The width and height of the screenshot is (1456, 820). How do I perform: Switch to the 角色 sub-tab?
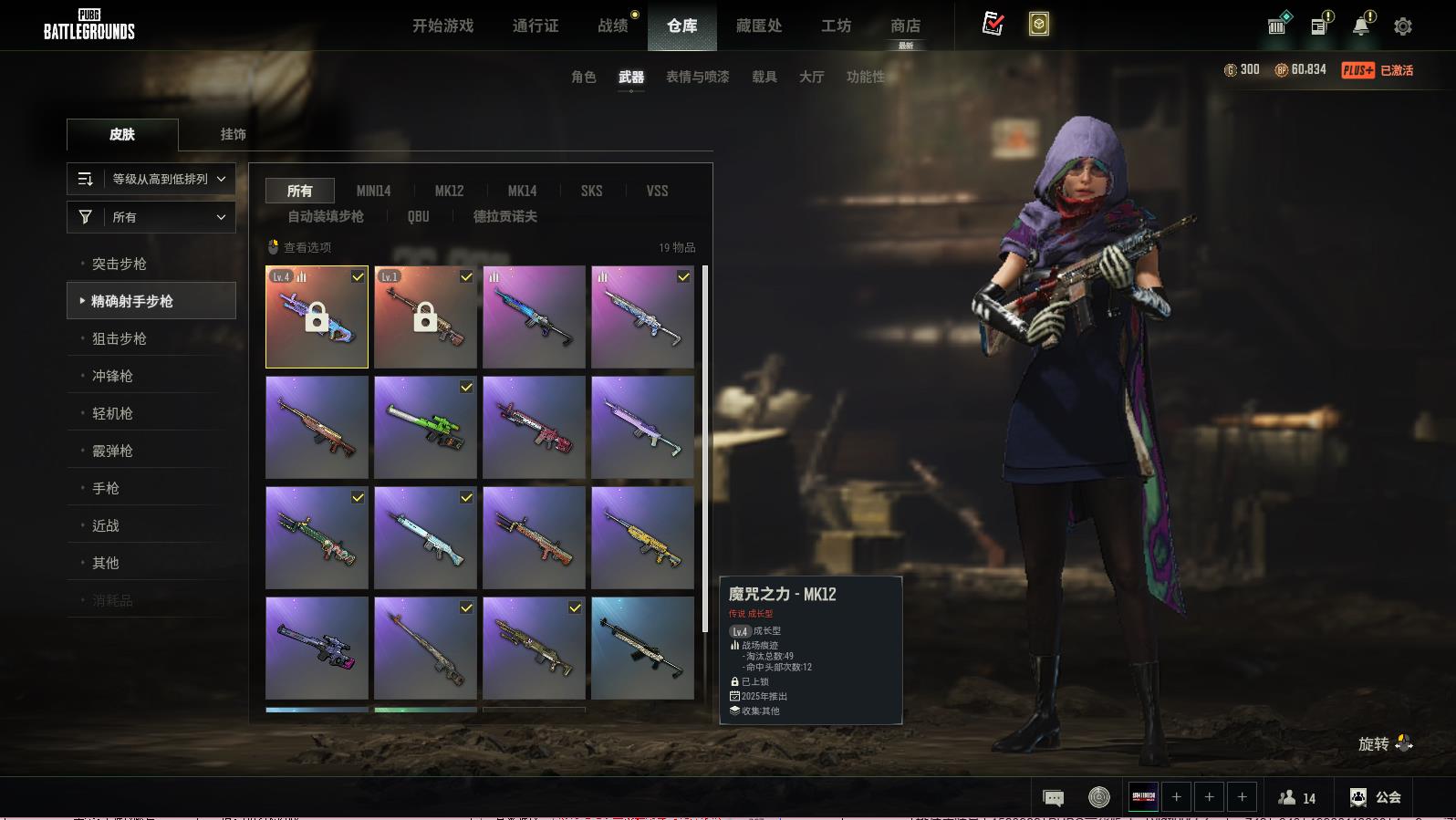point(584,77)
